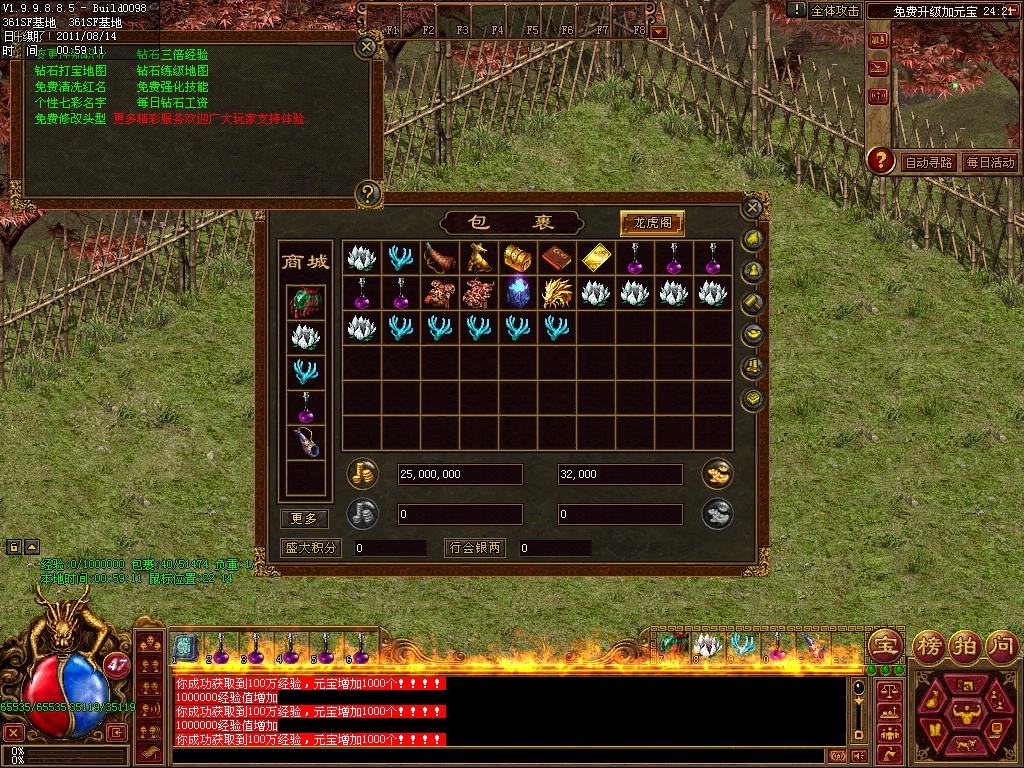Open the 龙虎阁 button
Screen dimensions: 1024x768
652,222
